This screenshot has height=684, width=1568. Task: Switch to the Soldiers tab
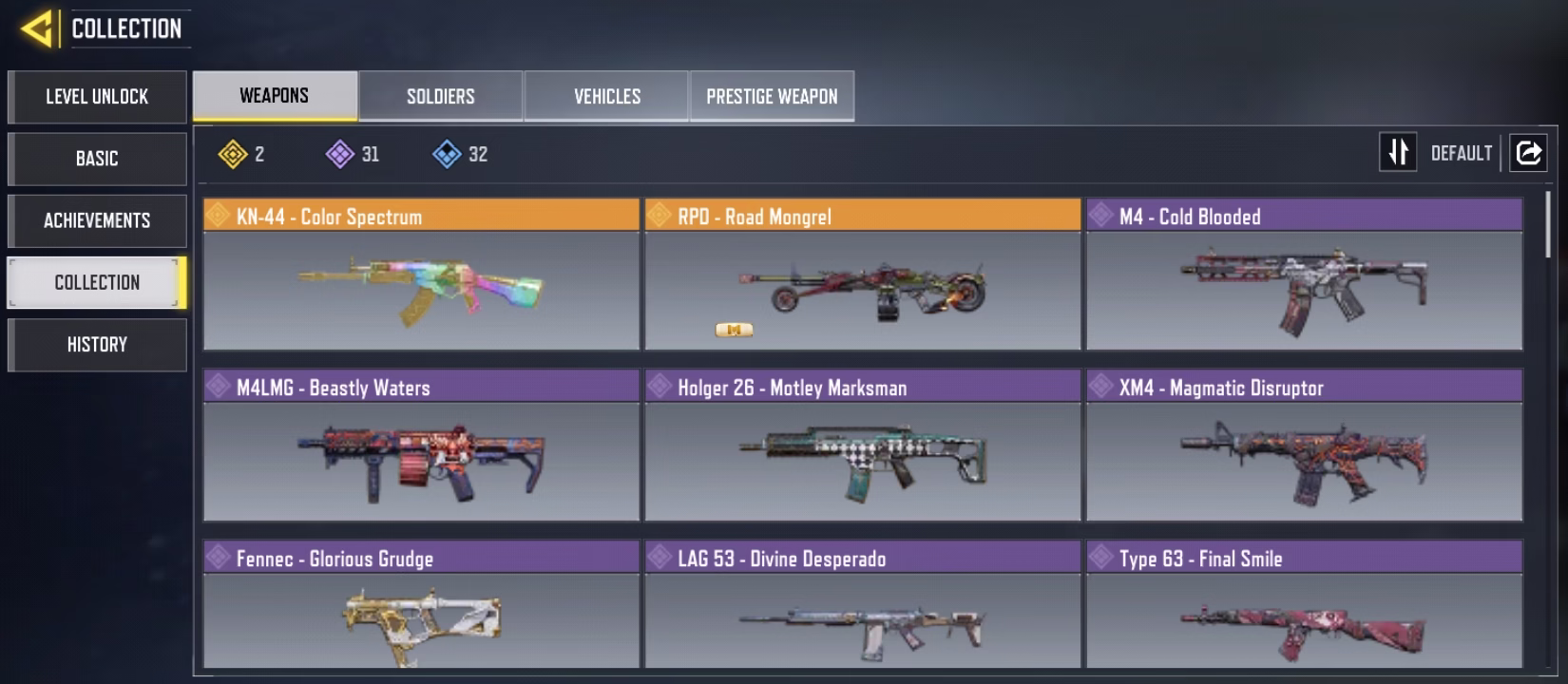[441, 96]
